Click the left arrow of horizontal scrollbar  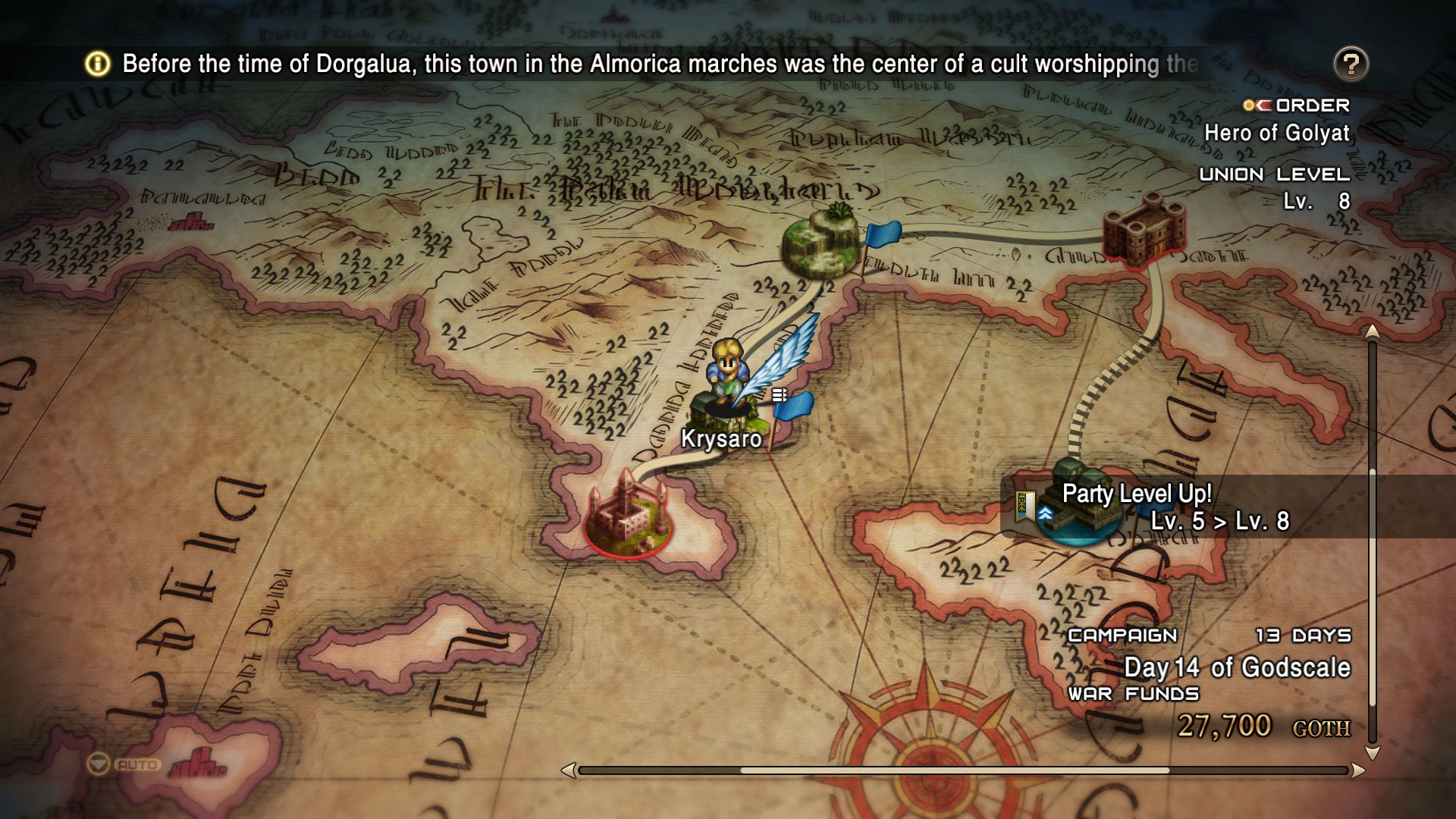[x=568, y=770]
